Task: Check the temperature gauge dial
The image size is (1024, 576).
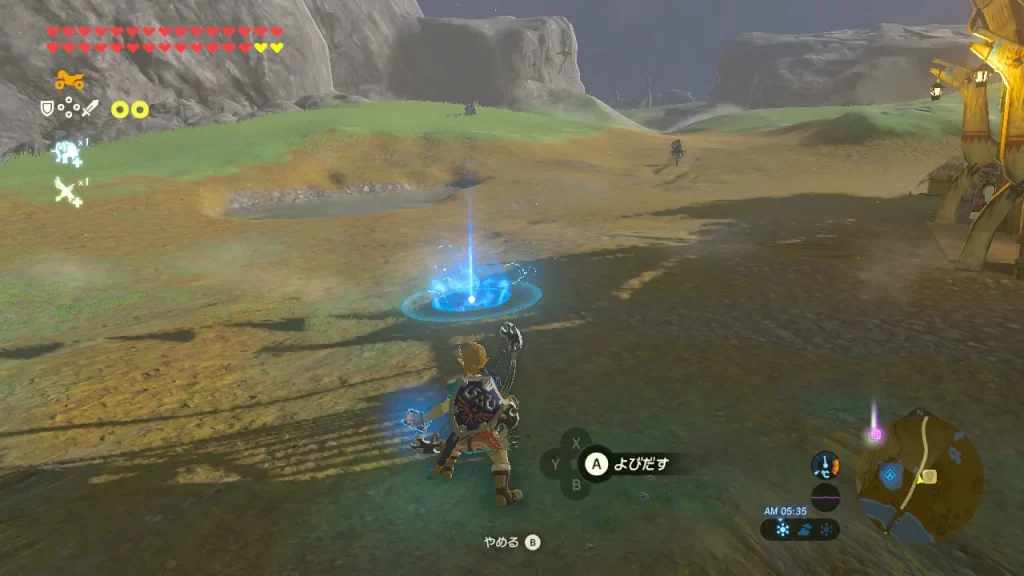Action: tap(825, 465)
